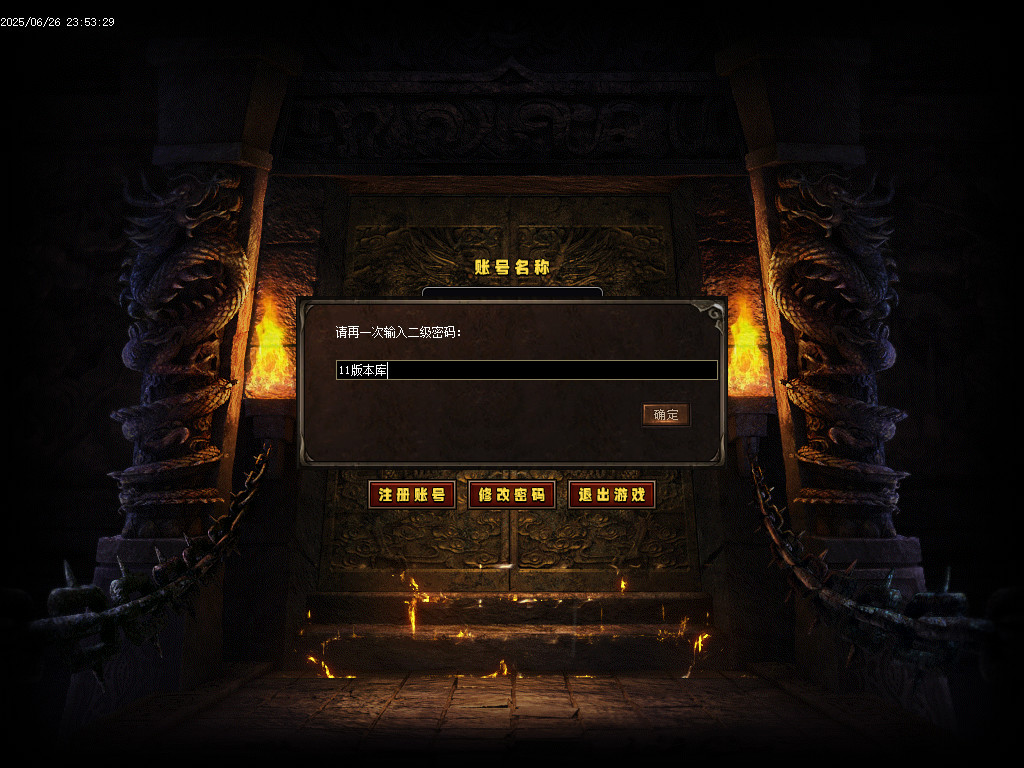Choose 修改密码 to change password
The image size is (1024, 768).
[512, 494]
